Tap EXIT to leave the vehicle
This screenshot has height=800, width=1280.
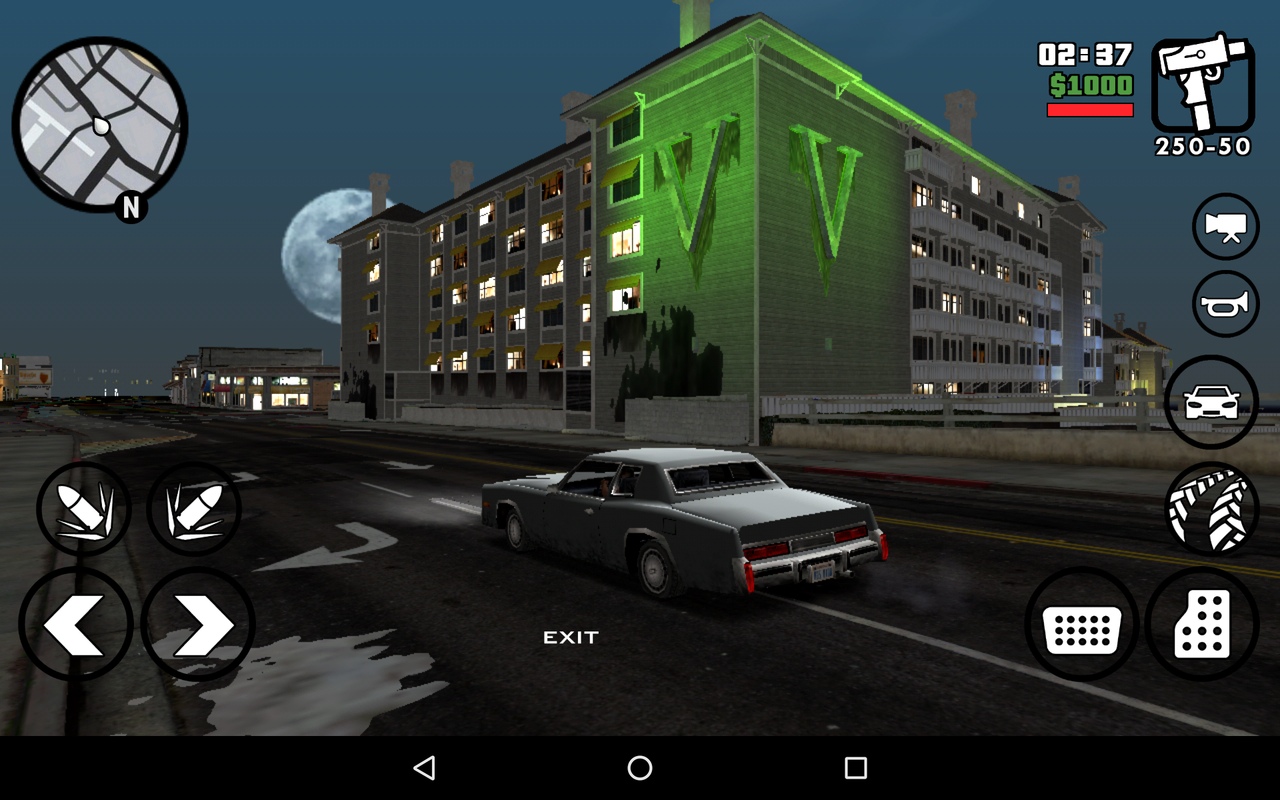point(570,636)
